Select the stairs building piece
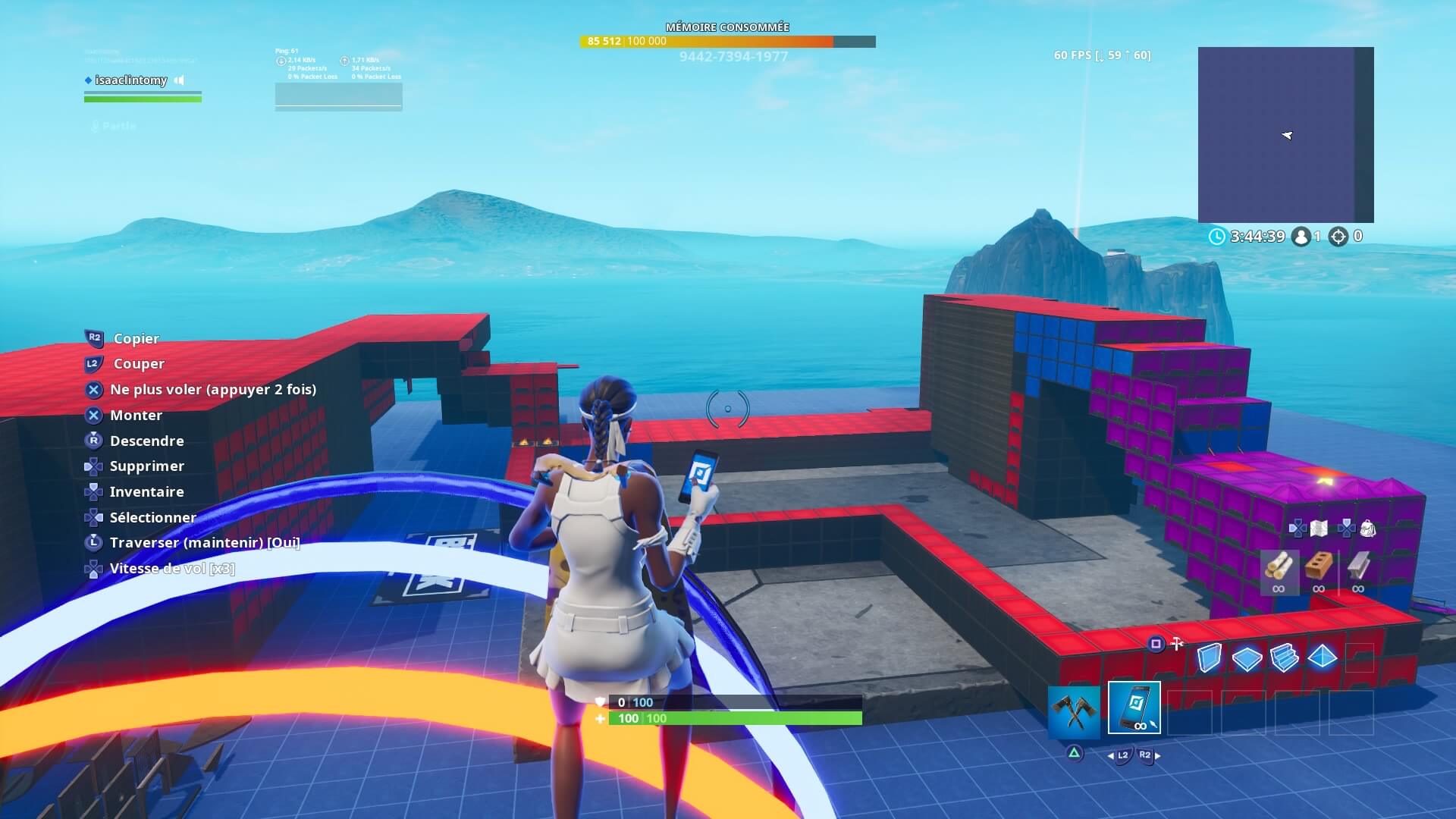1456x819 pixels. pos(1285,657)
